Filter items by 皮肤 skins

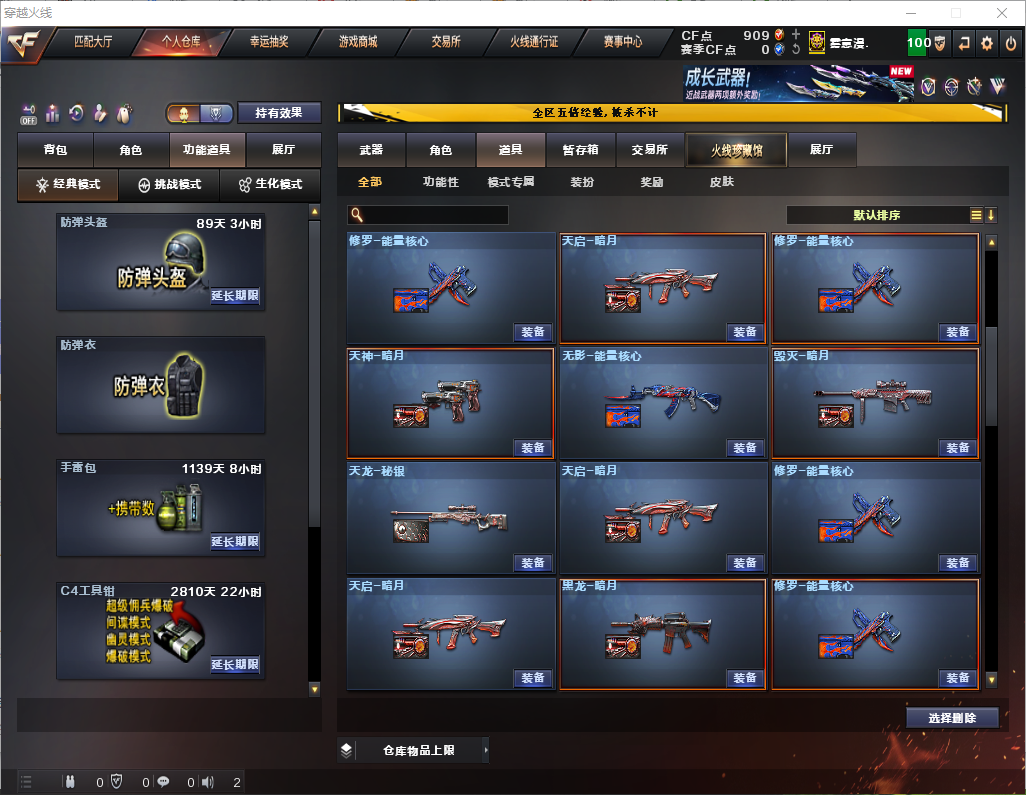(x=721, y=182)
